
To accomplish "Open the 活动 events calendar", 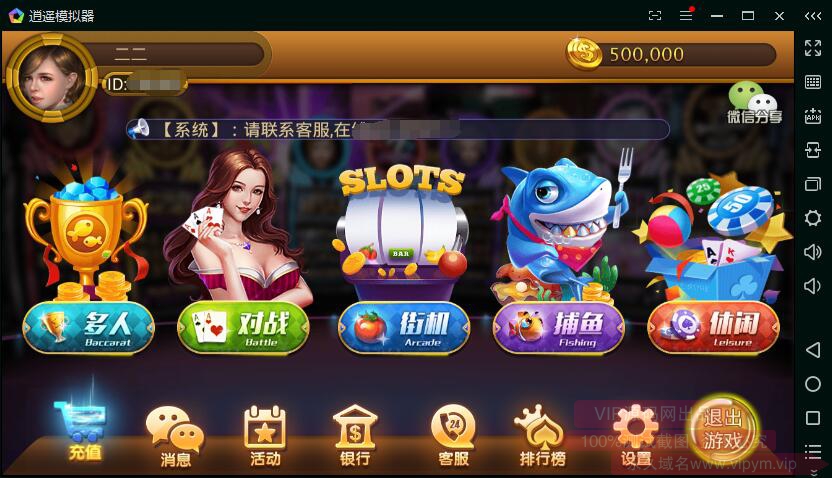I will [265, 438].
